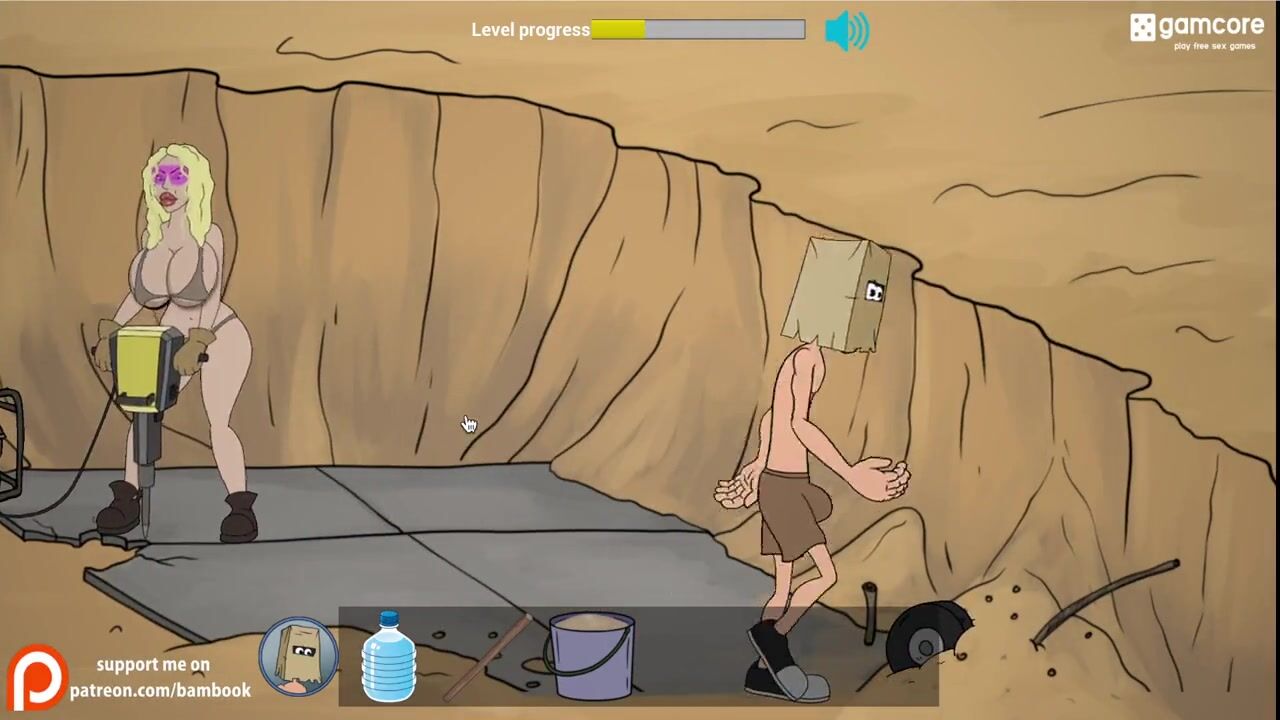Screen dimensions: 1280x720
Task: Select the water bottle item
Action: pyautogui.click(x=388, y=657)
